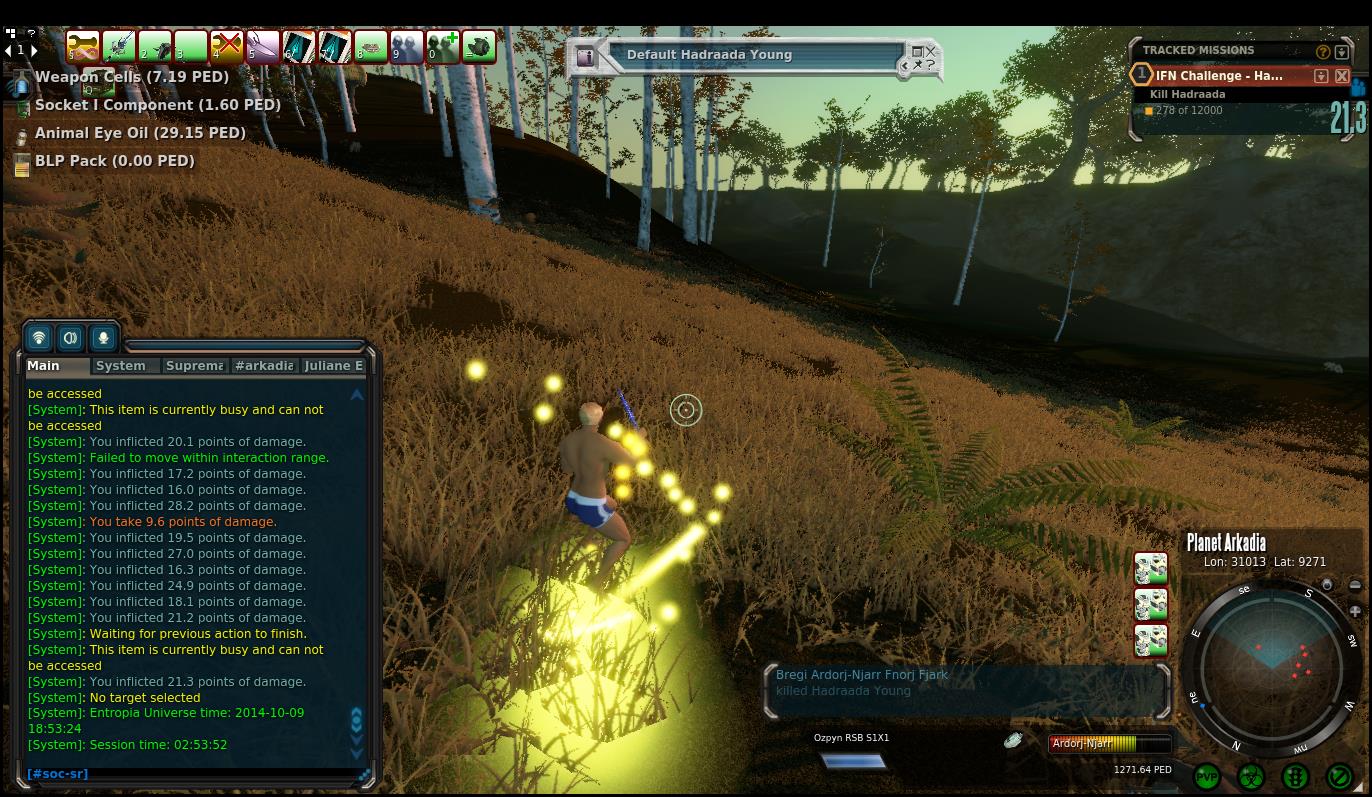Click the circular radar display

point(1271,667)
